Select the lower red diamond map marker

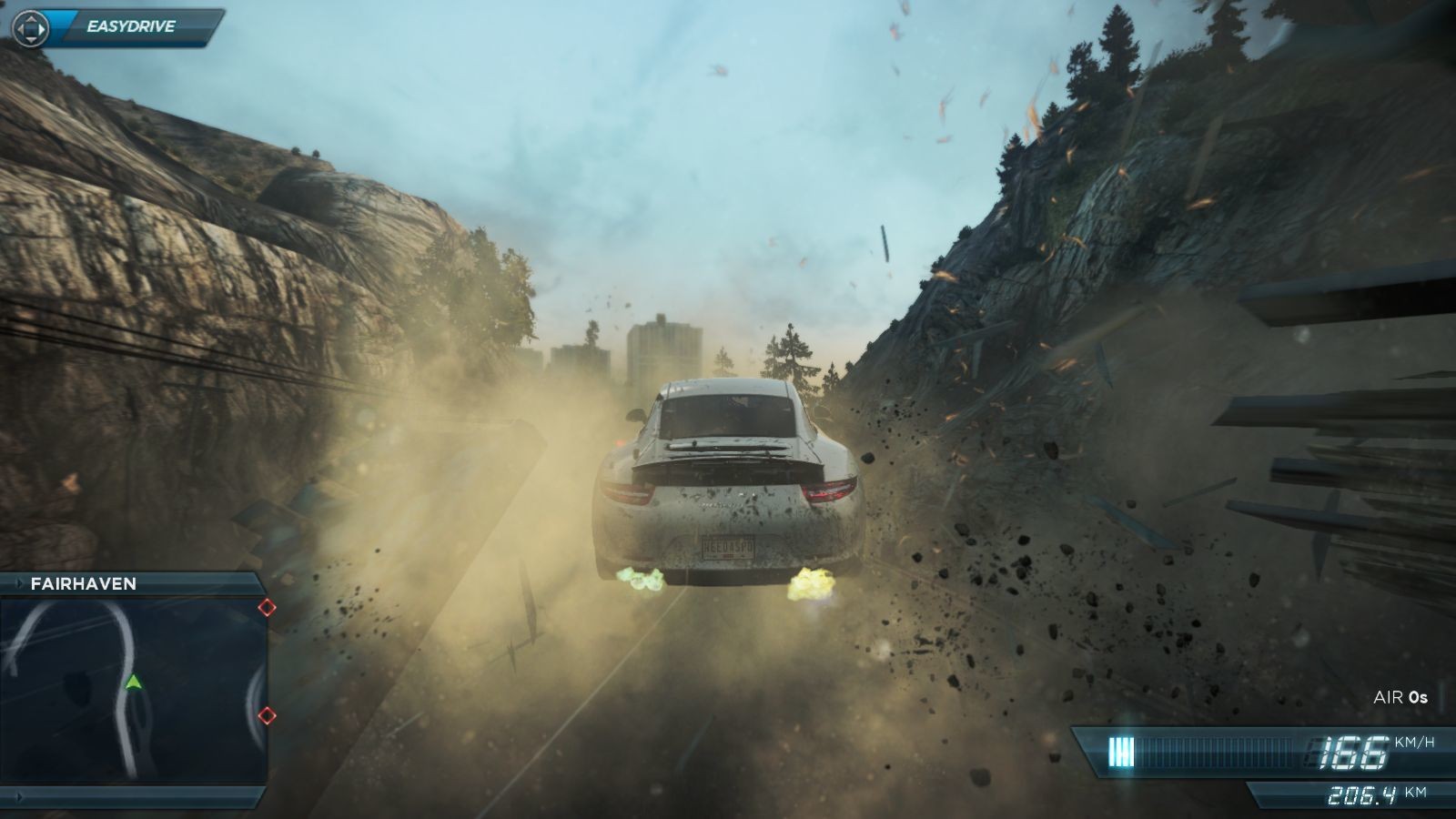[x=267, y=716]
